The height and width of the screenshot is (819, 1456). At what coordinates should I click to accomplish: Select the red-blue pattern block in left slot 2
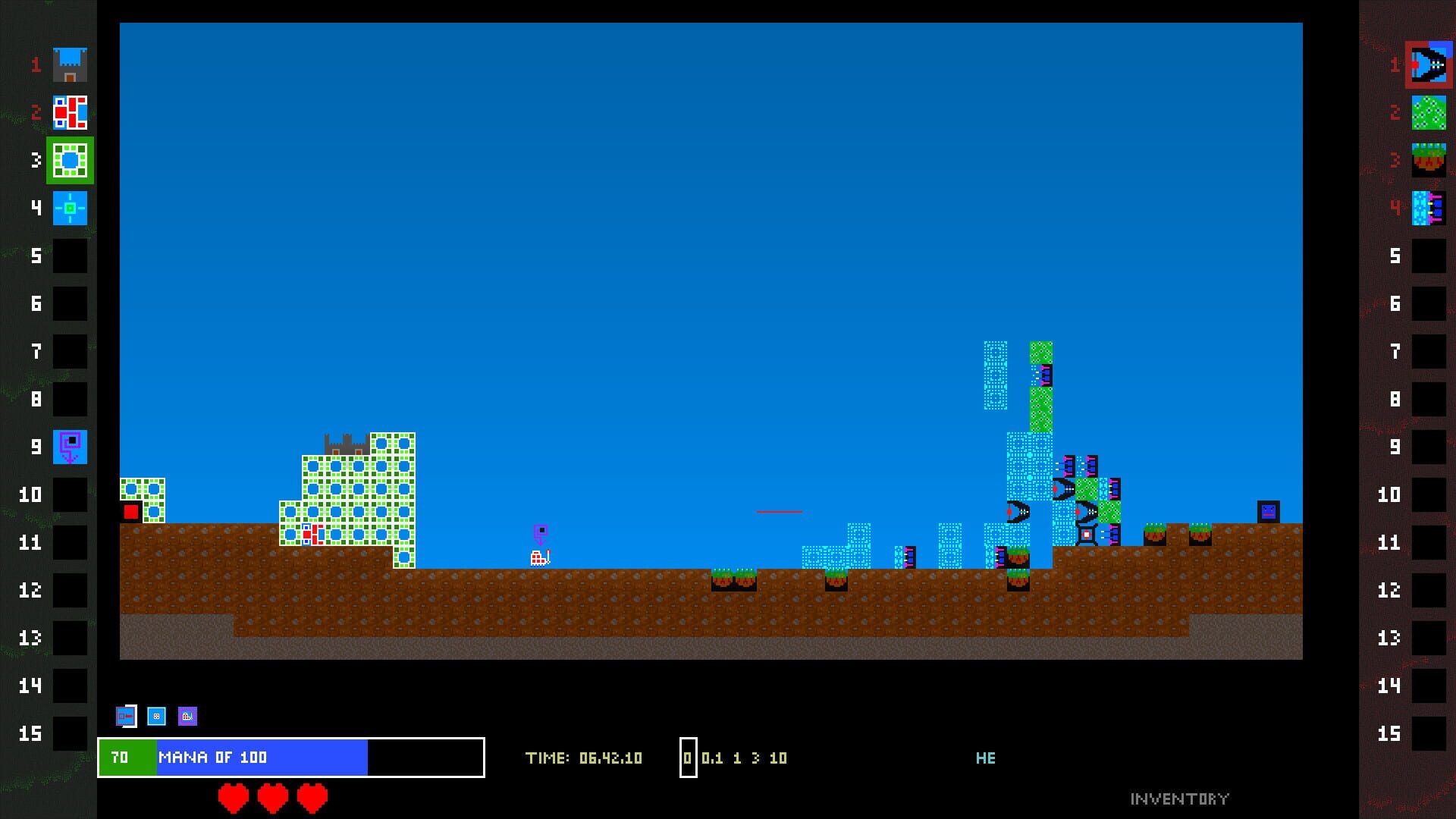coord(69,112)
